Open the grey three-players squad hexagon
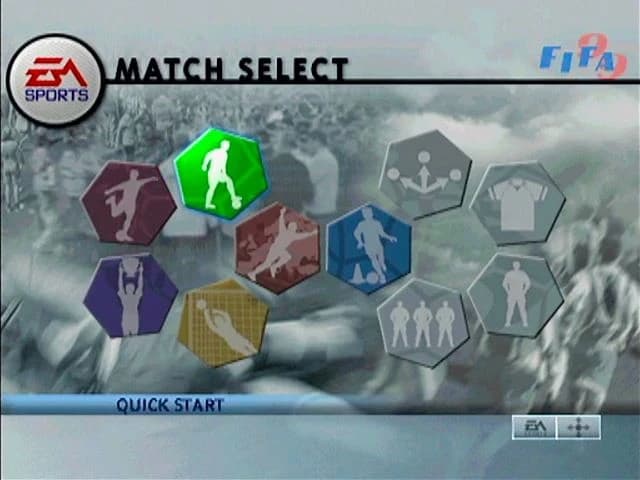The width and height of the screenshot is (640, 480). coord(422,322)
